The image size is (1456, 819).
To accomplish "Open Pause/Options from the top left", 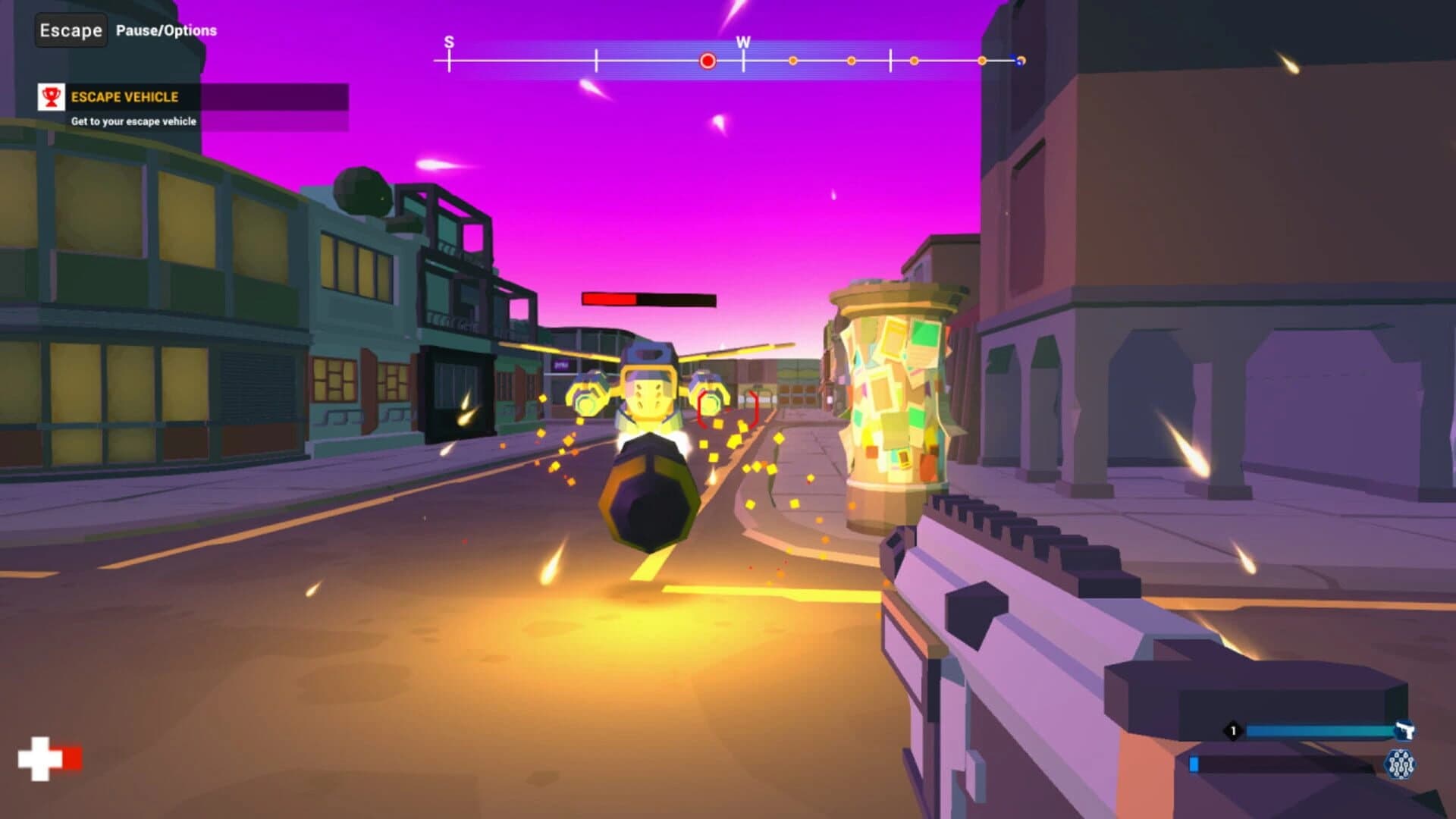I will coord(164,31).
